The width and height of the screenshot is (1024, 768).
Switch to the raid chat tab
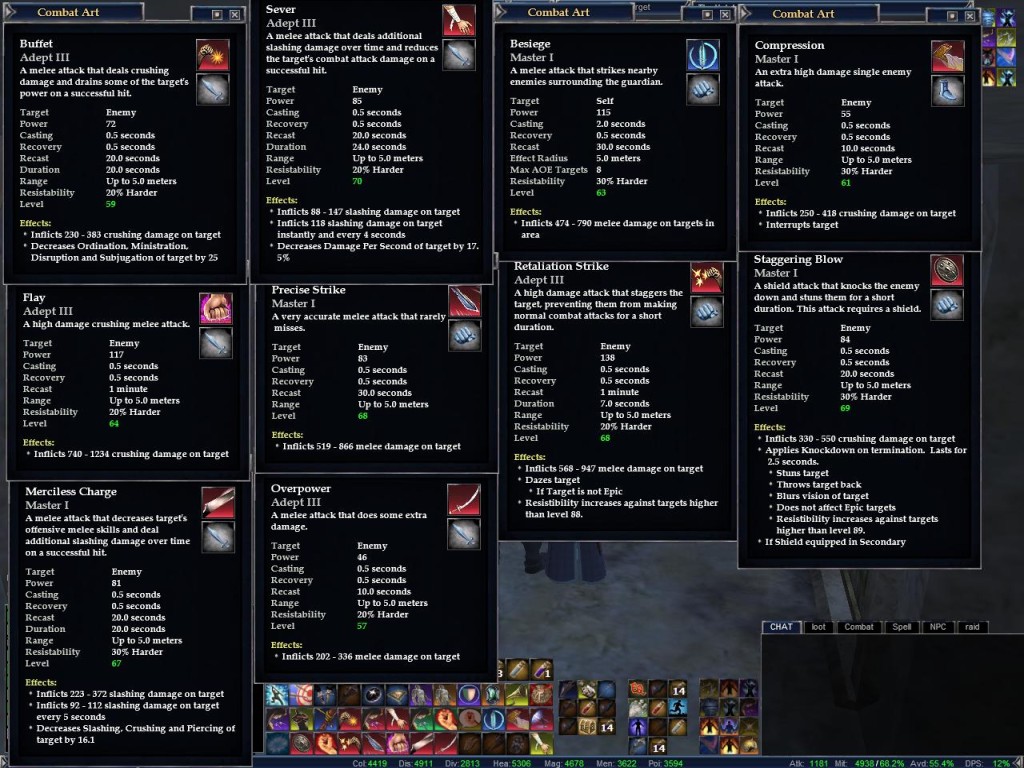971,627
